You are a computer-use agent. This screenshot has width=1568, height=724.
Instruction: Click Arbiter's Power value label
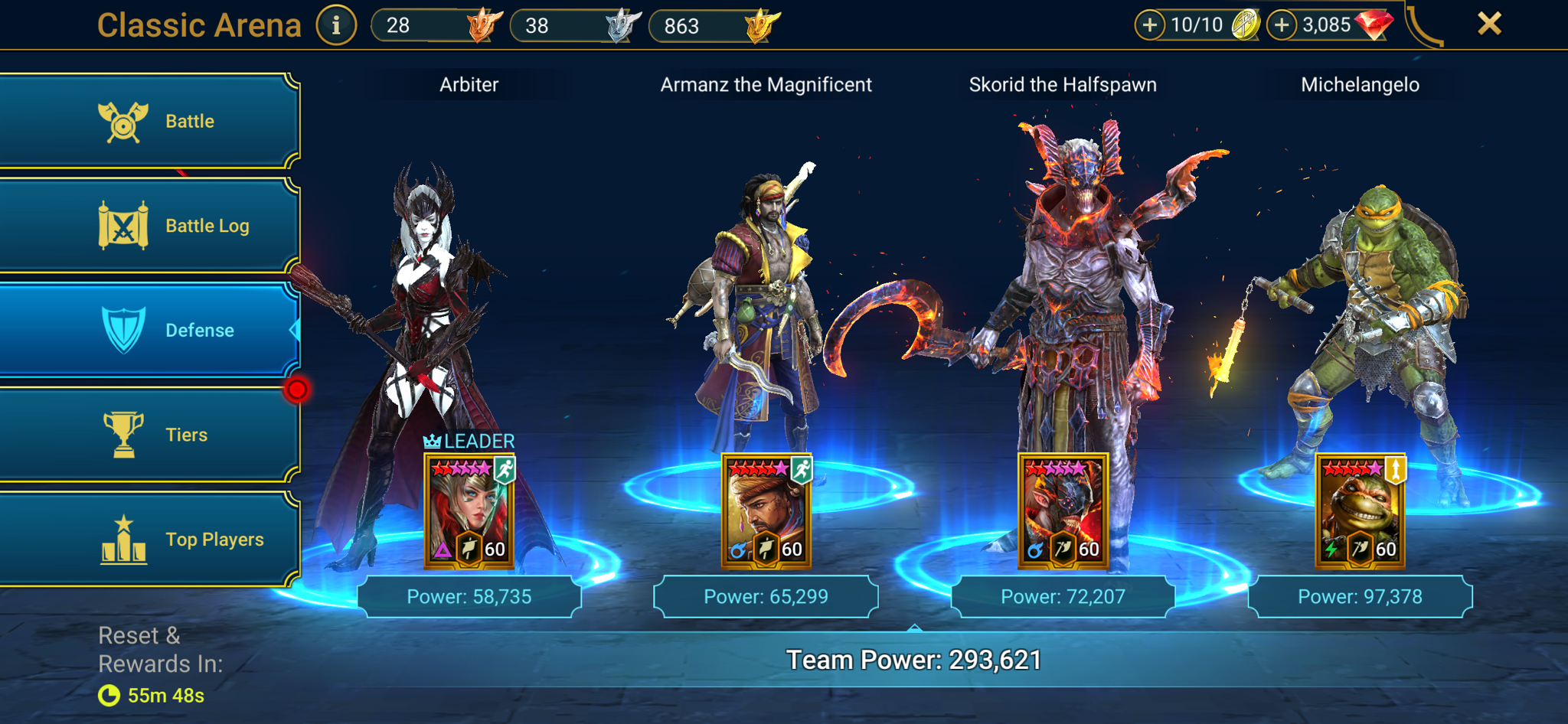(469, 595)
